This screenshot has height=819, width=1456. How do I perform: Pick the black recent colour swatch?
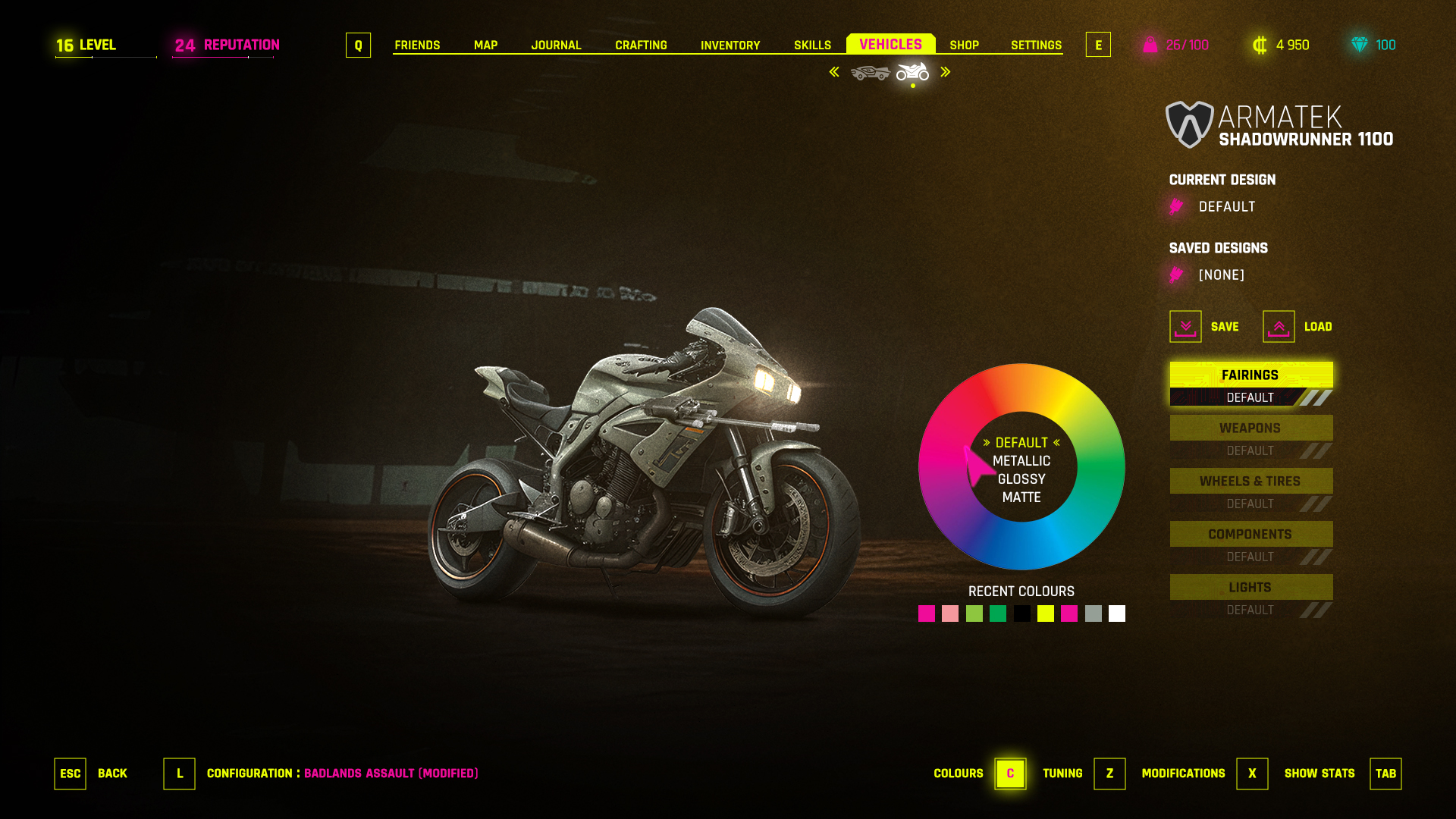pyautogui.click(x=1021, y=613)
